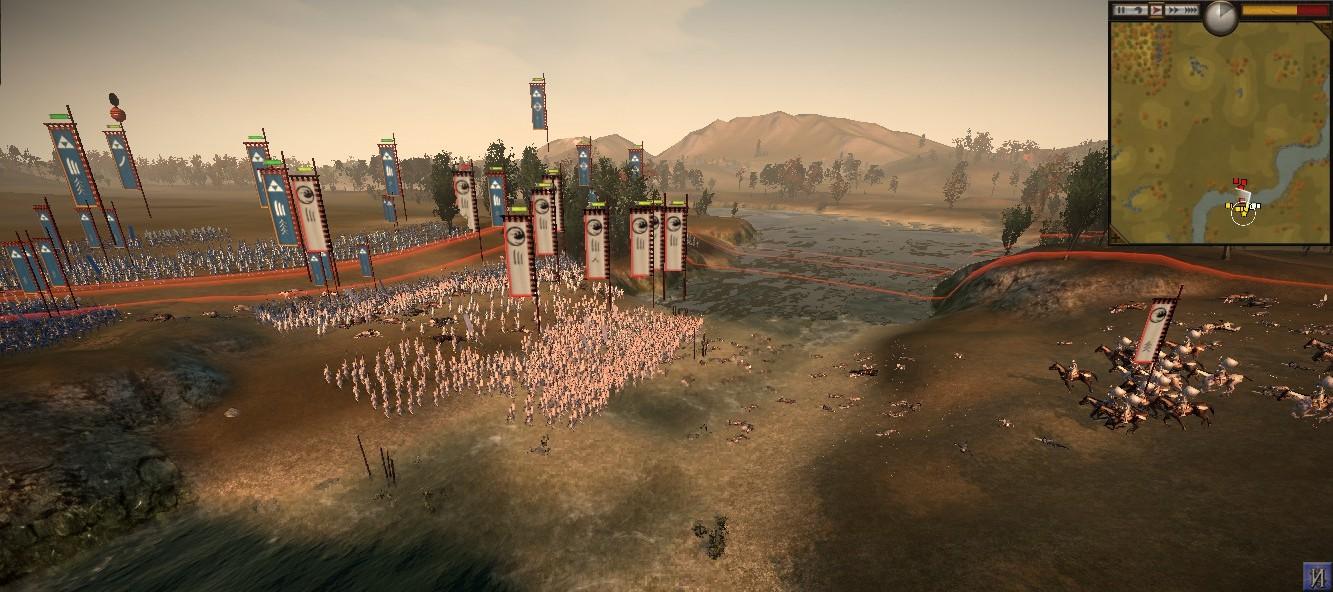Choose the fastest four-arrow speed
Screen dimensions: 1333x592
1191,10
